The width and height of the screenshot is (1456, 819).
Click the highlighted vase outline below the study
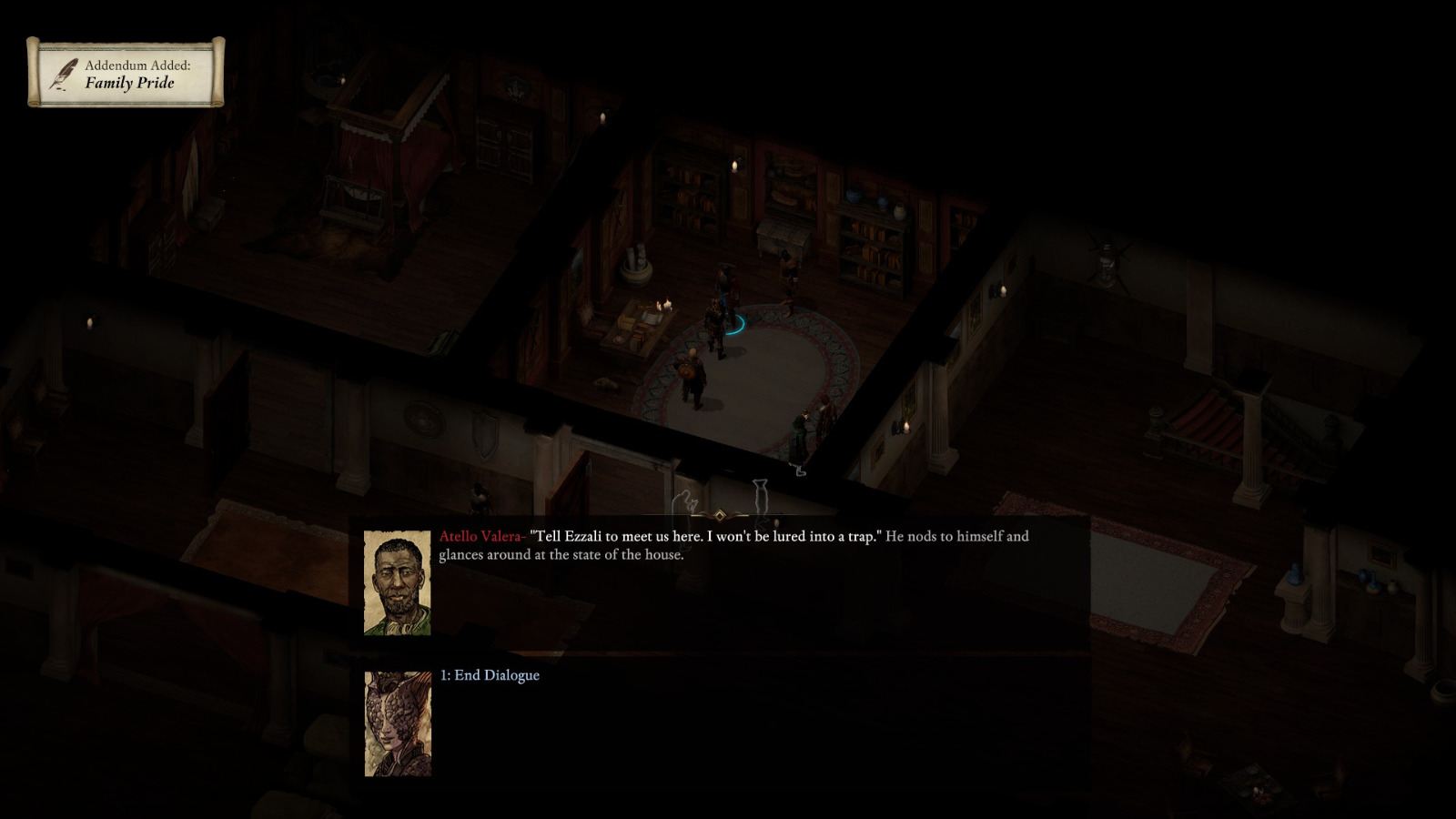pos(760,496)
